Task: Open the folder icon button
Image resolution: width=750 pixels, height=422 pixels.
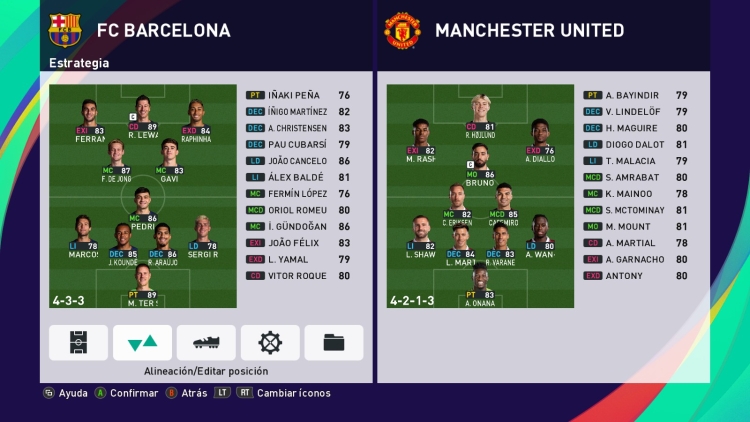Action: pos(334,342)
